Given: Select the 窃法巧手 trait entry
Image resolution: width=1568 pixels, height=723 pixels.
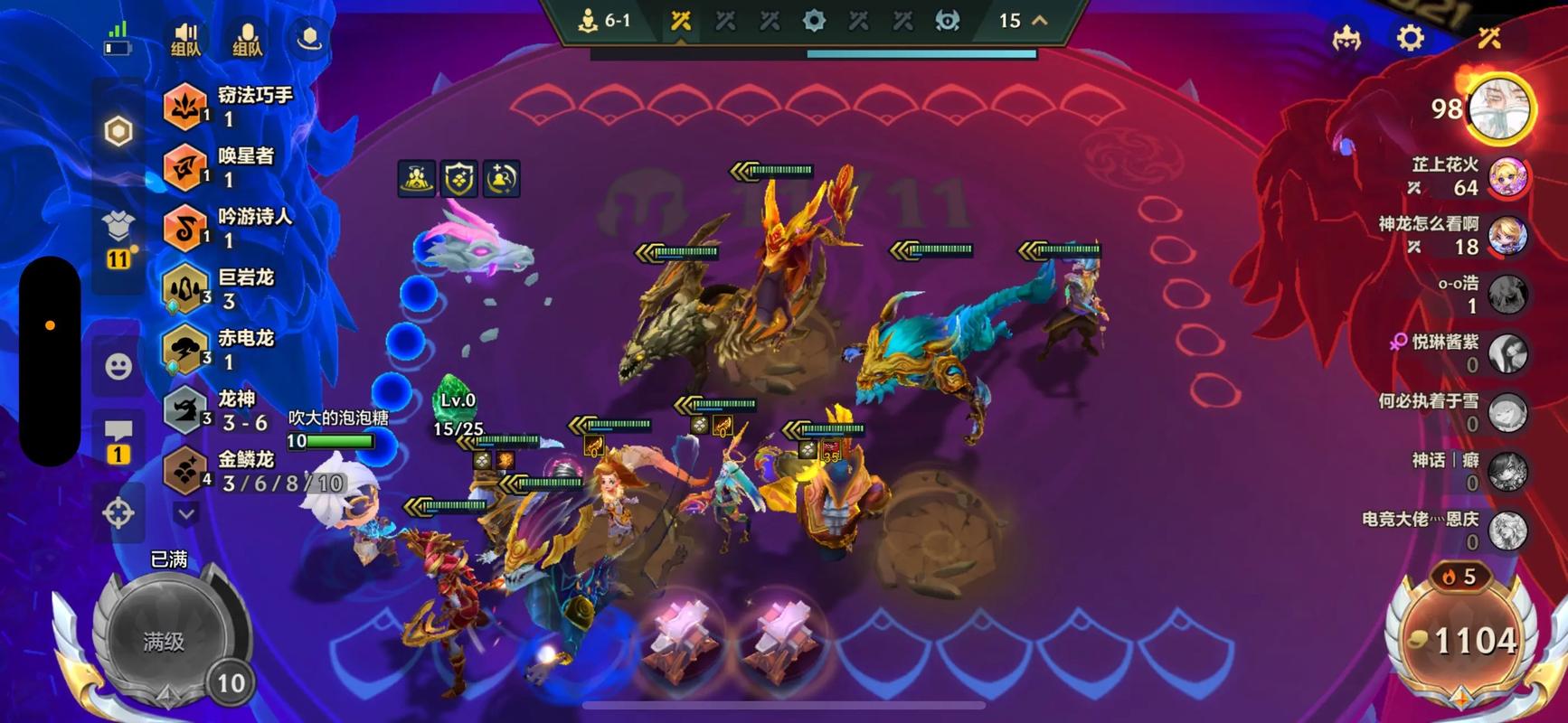Looking at the screenshot, I should click(x=230, y=107).
